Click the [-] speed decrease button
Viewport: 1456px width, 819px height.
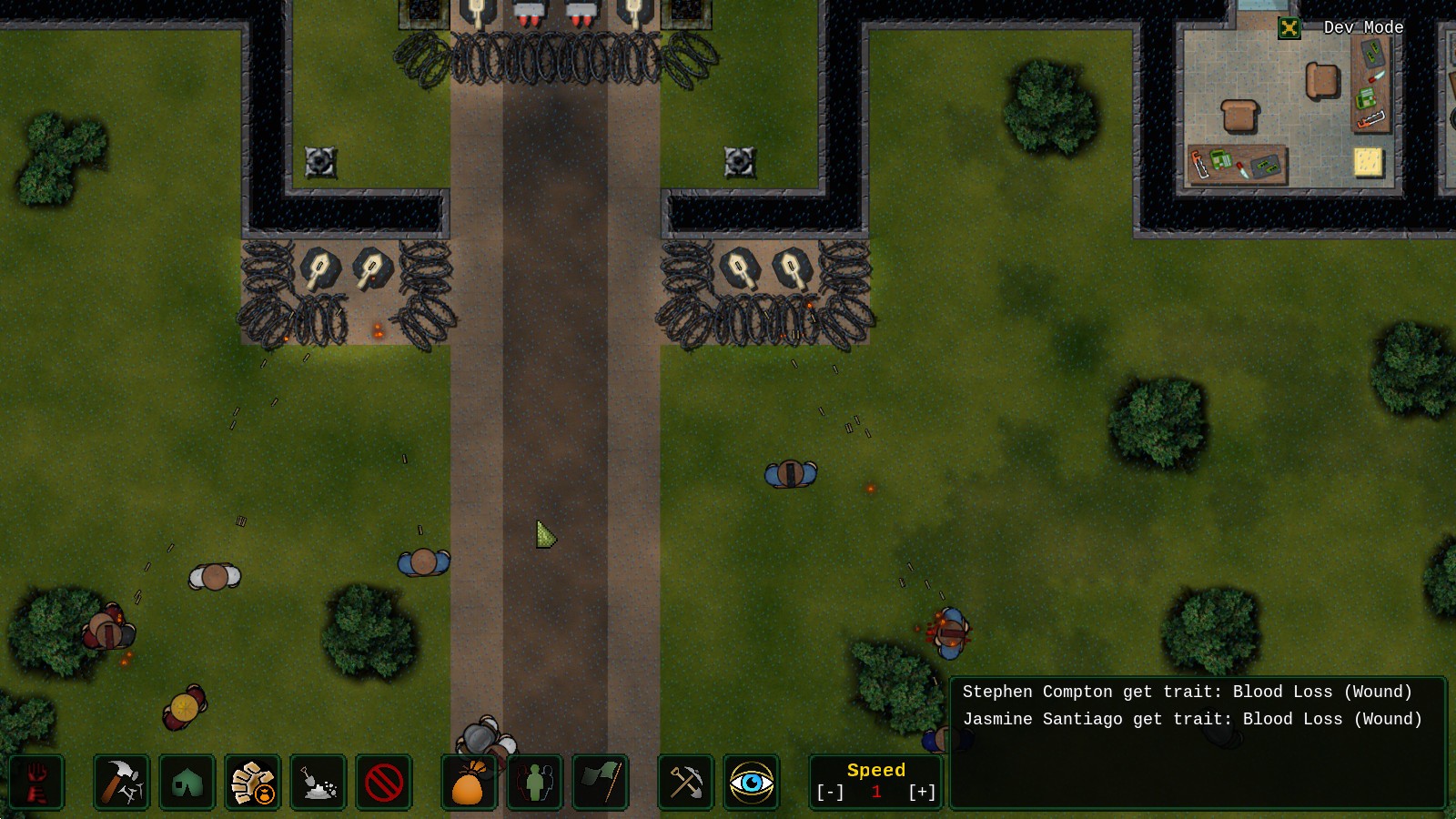[x=830, y=793]
